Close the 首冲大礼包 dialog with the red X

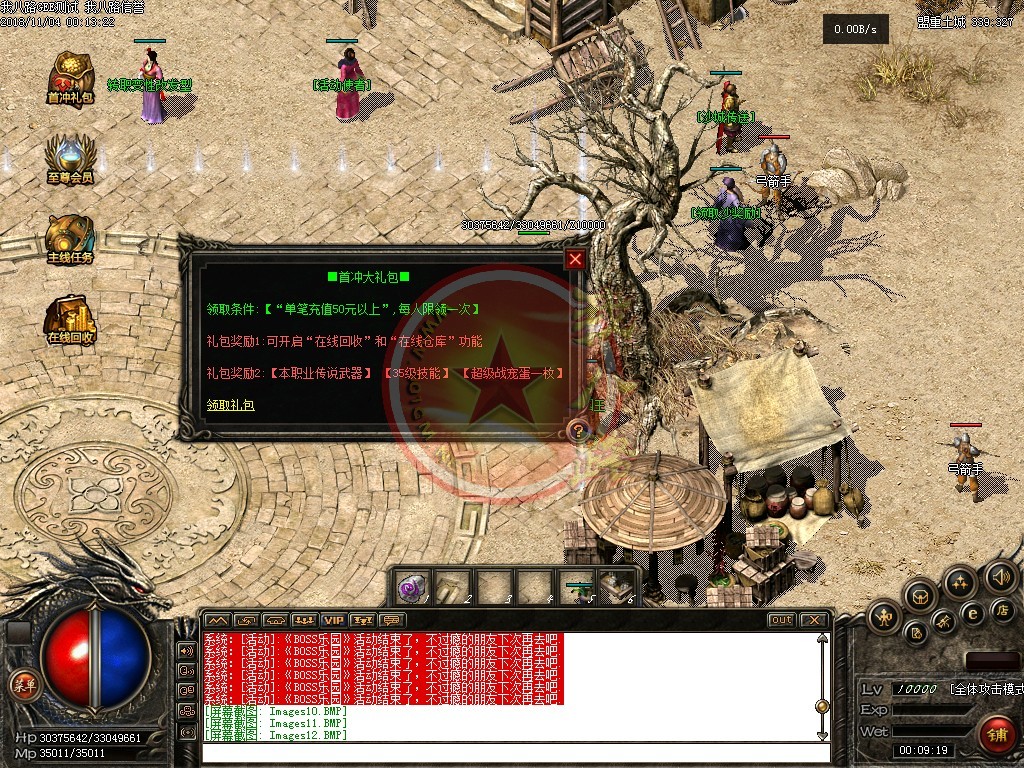coord(575,260)
